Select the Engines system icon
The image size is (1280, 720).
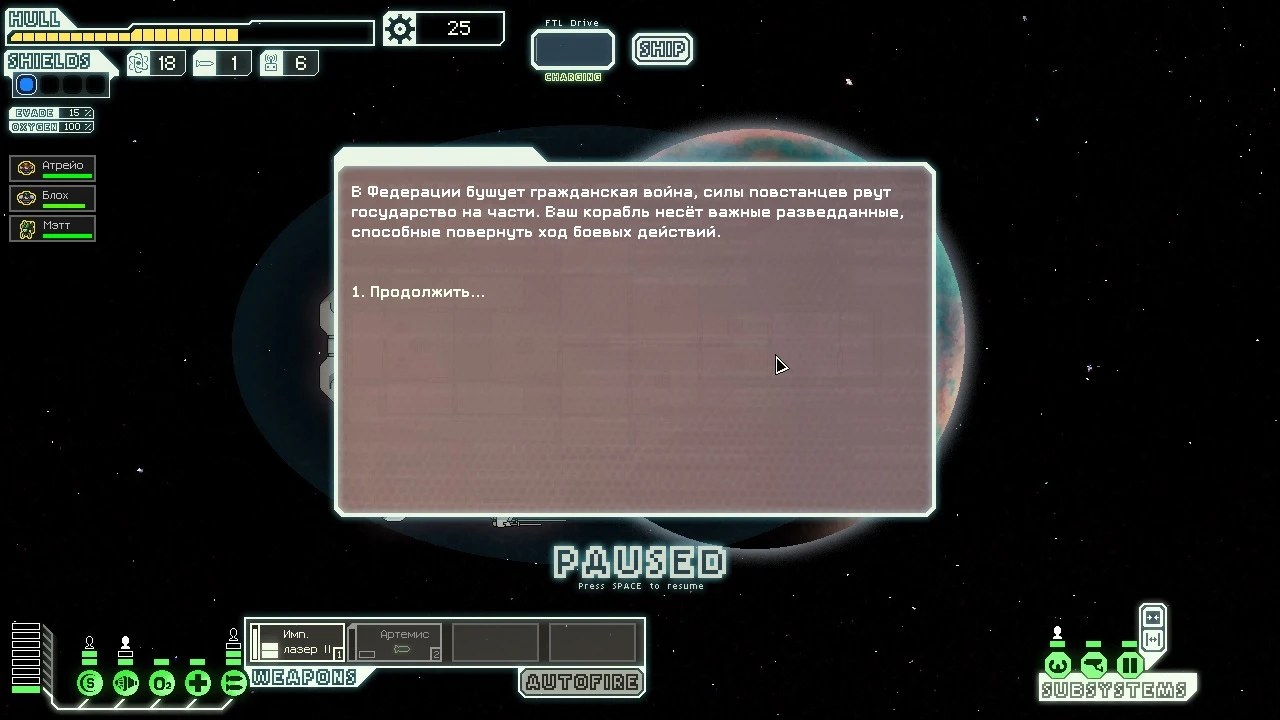pos(125,683)
